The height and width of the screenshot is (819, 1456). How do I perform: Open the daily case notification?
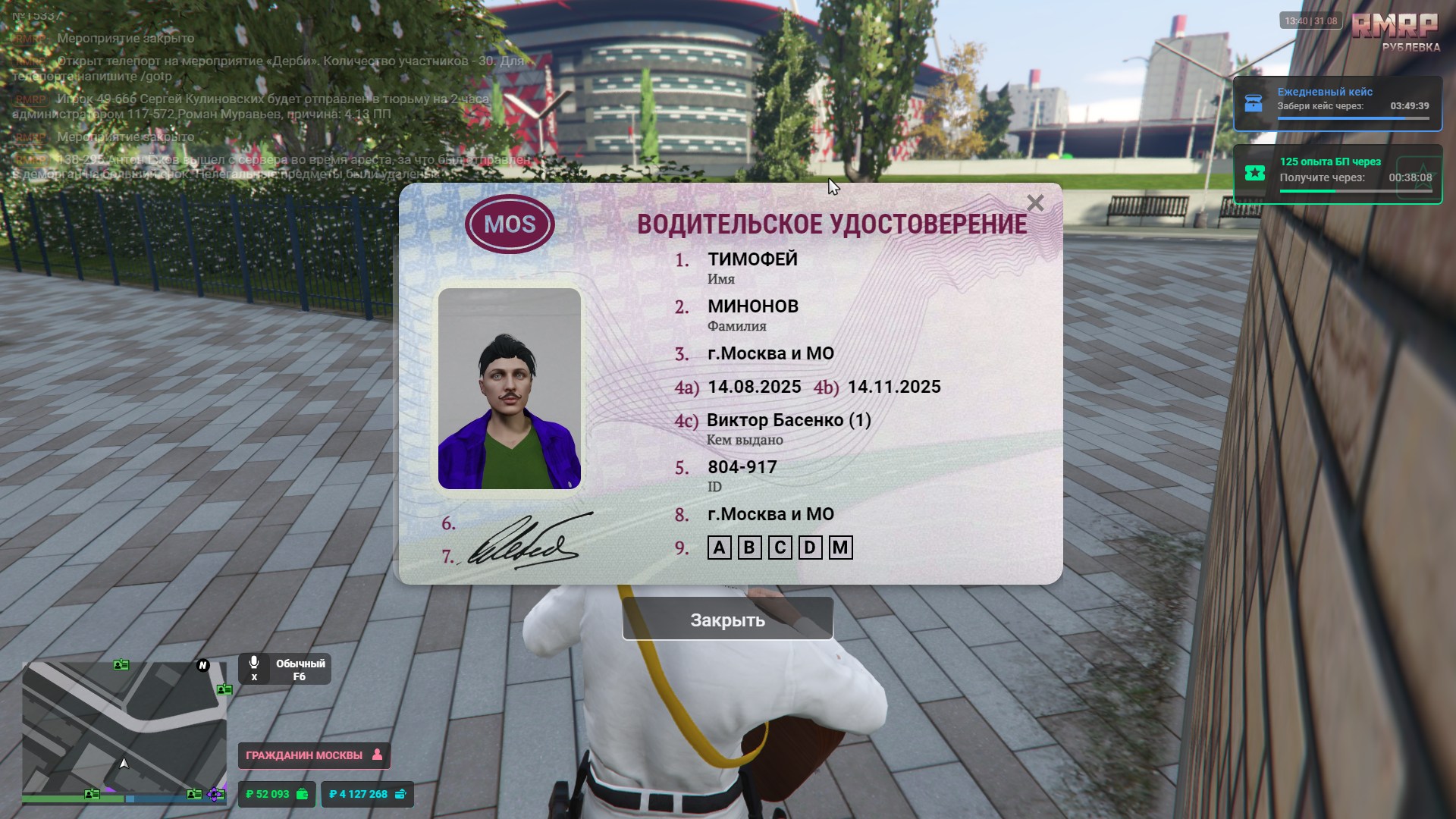click(1337, 103)
